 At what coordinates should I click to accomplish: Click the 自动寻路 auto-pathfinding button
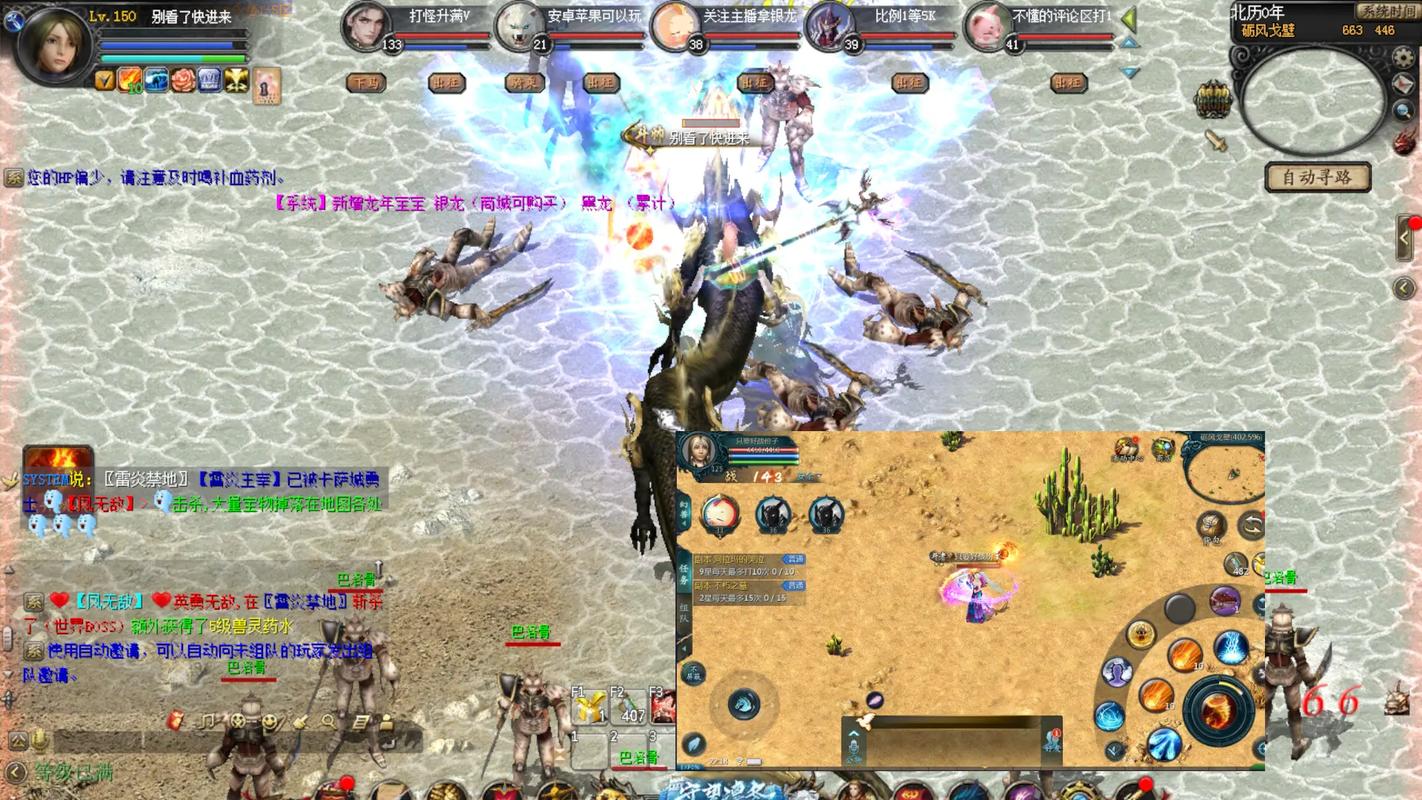1317,178
